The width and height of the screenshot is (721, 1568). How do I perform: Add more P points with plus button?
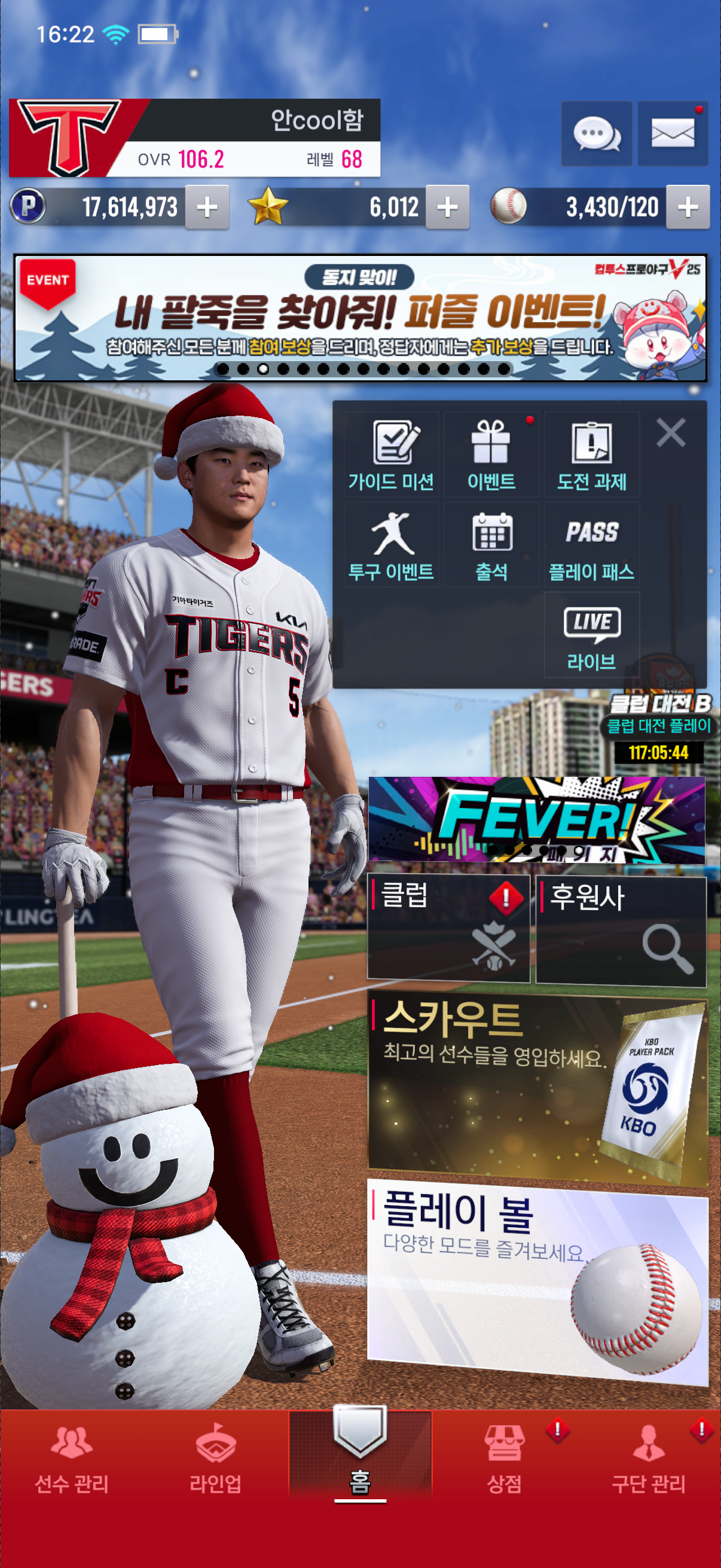tap(207, 208)
